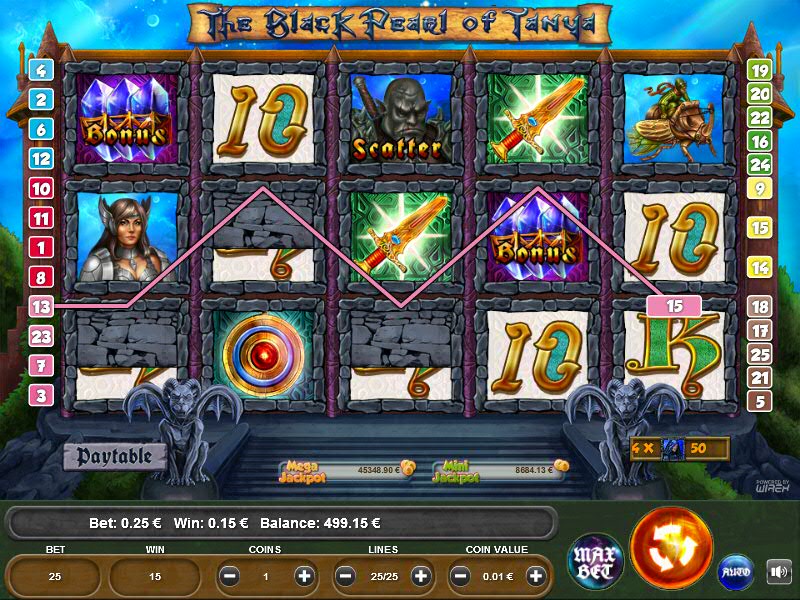Select payline number 5 marker
Viewport: 800px width, 600px height.
click(x=759, y=401)
